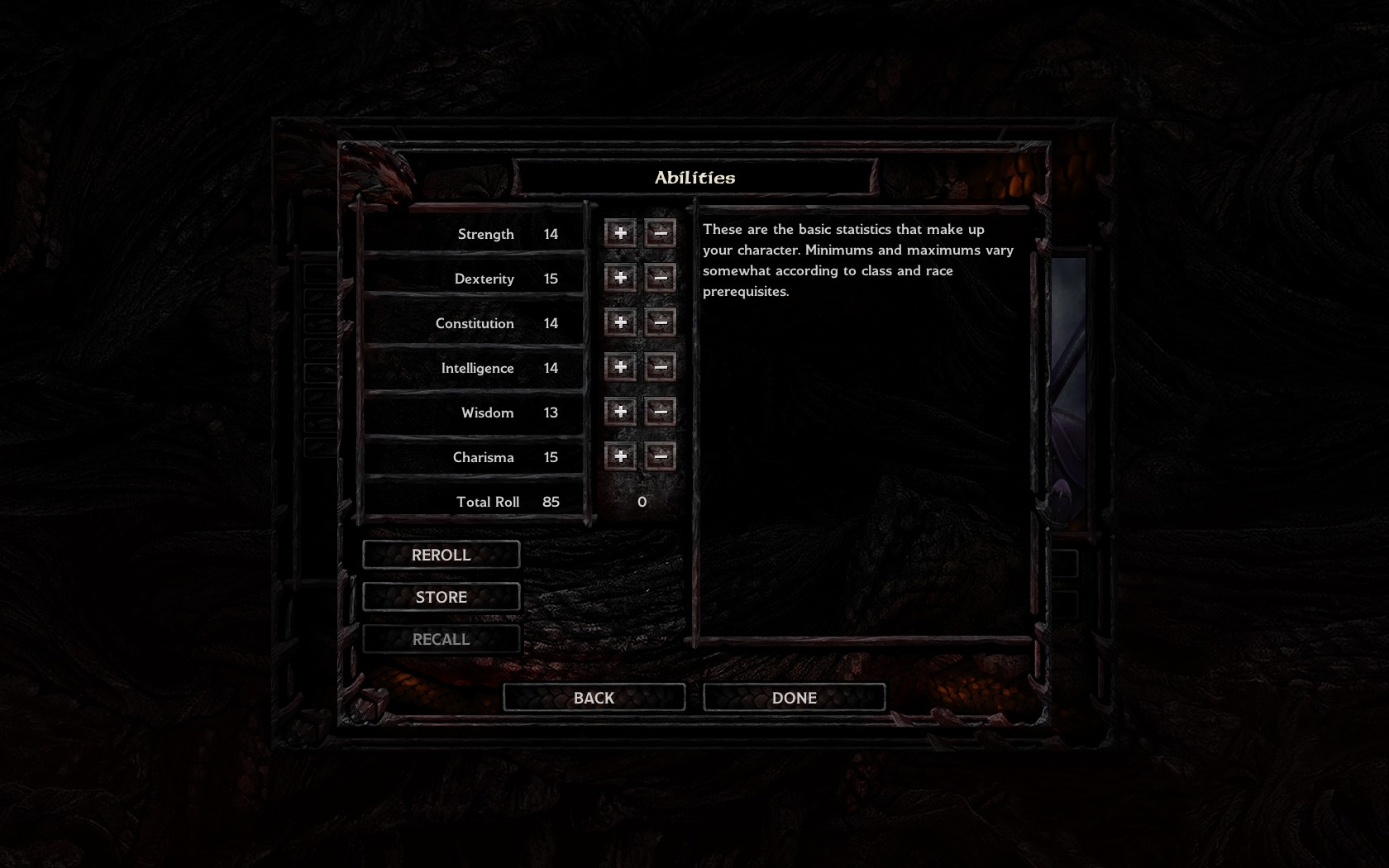Go back to the previous screen
1389x868 pixels.
[594, 698]
